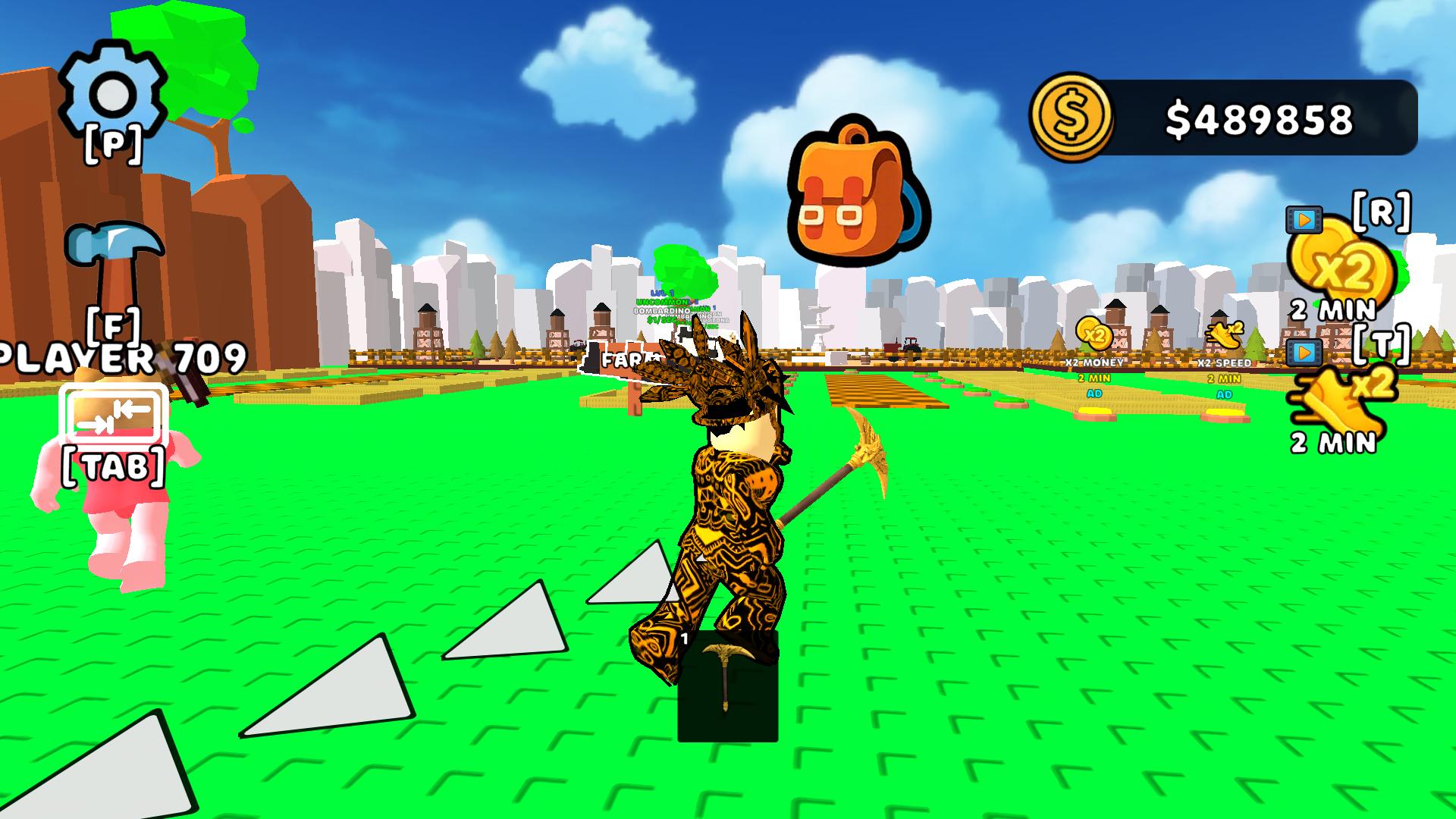
Task: Open the backpack inventory icon
Action: [857, 190]
